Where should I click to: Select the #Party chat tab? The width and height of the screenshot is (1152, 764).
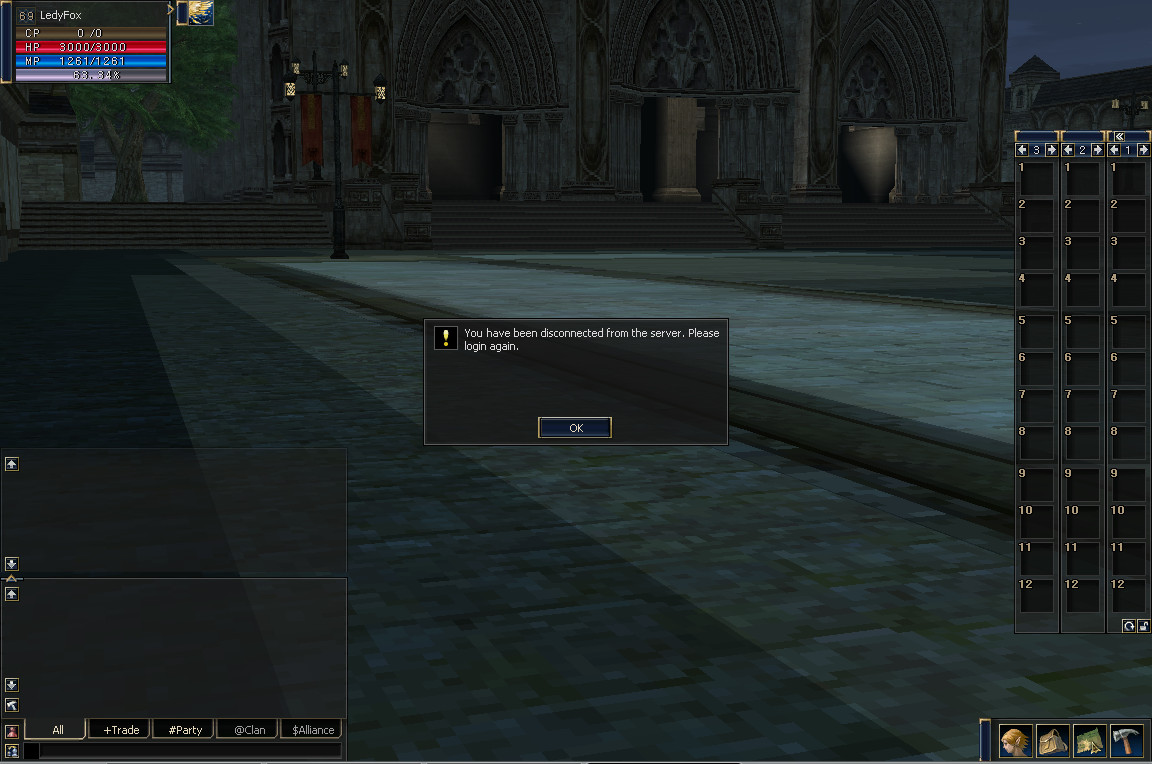click(x=185, y=730)
